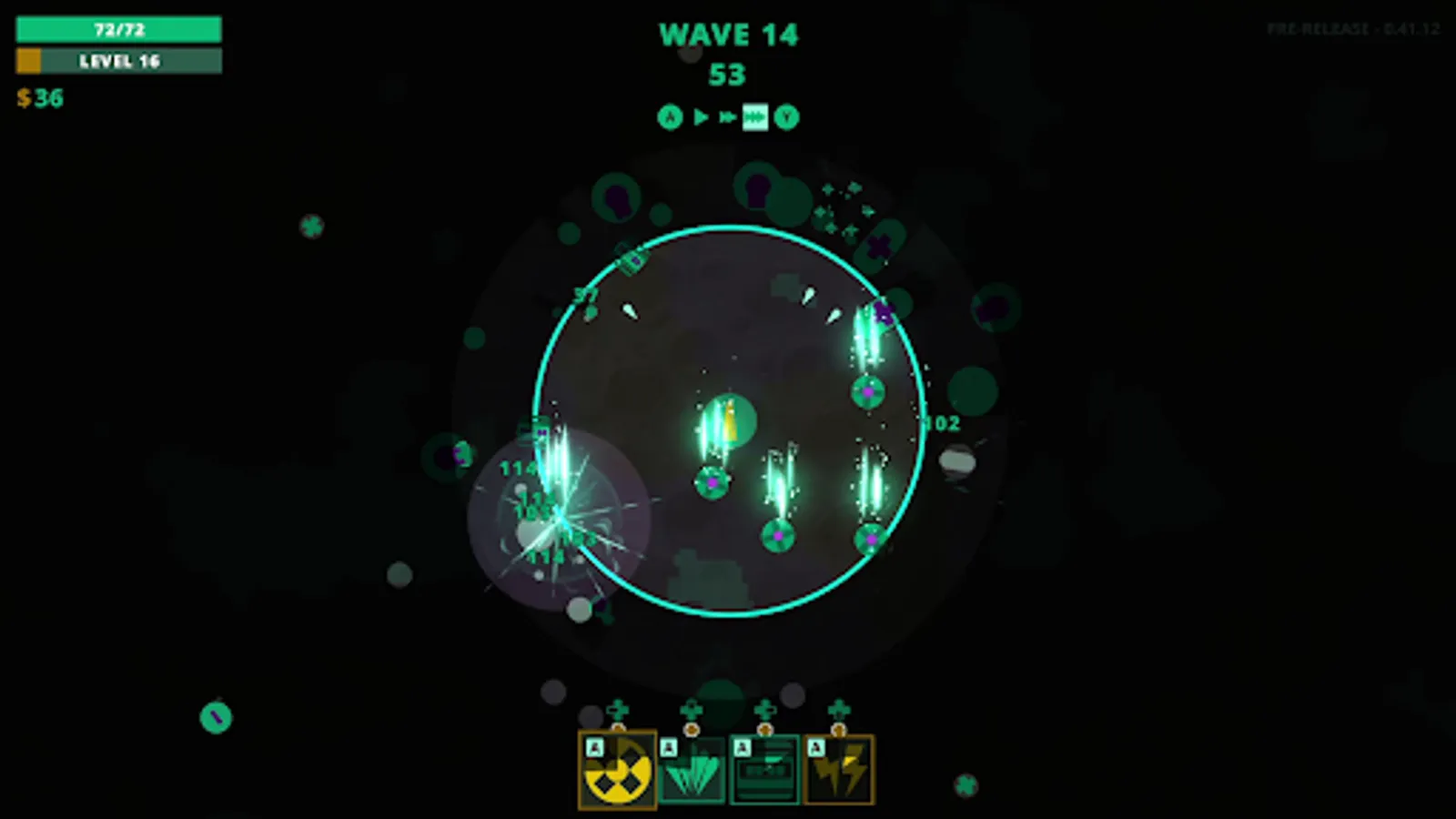Click the wave countdown number 53
Image resolution: width=1456 pixels, height=819 pixels.
pyautogui.click(x=728, y=75)
